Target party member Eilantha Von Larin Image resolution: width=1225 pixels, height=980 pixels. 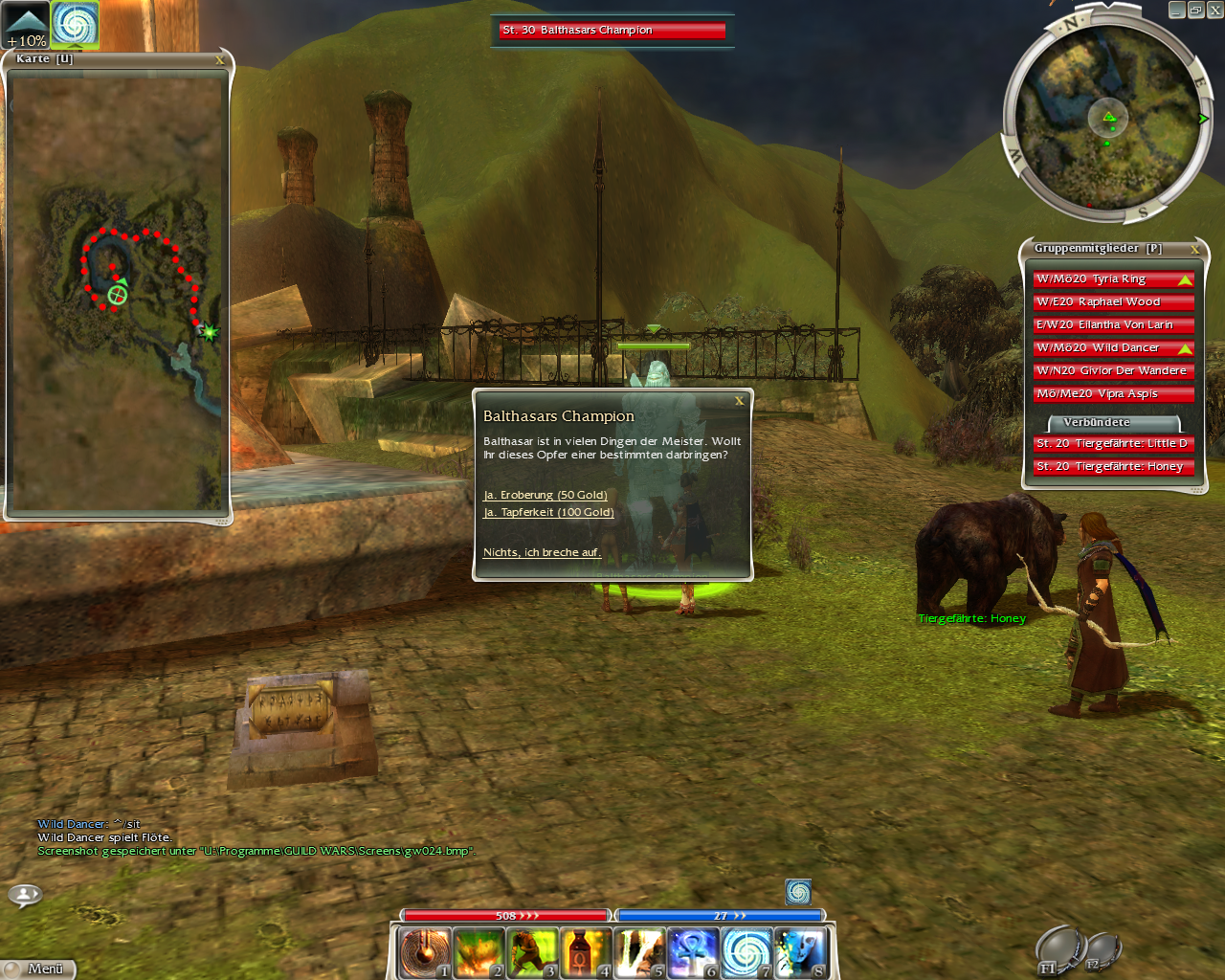pyautogui.click(x=1112, y=325)
